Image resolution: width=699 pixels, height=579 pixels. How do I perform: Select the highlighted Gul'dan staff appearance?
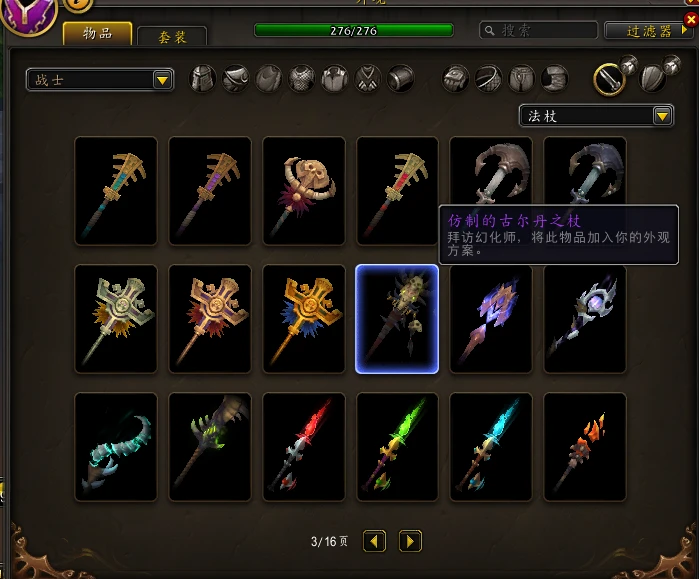tap(397, 319)
